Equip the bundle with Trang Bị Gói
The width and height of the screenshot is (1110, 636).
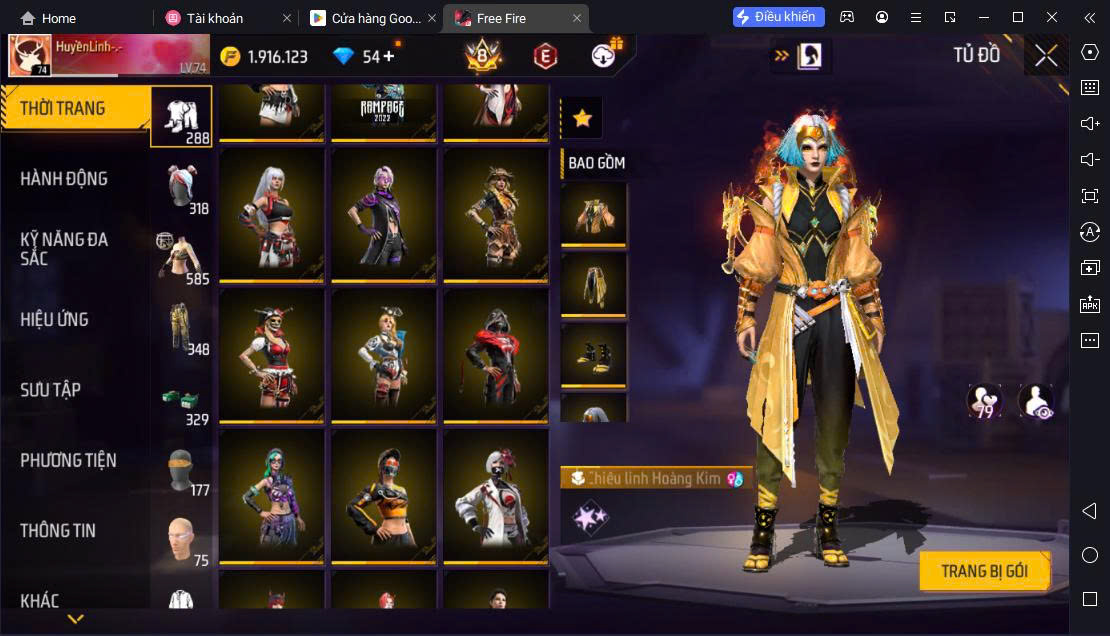(984, 572)
